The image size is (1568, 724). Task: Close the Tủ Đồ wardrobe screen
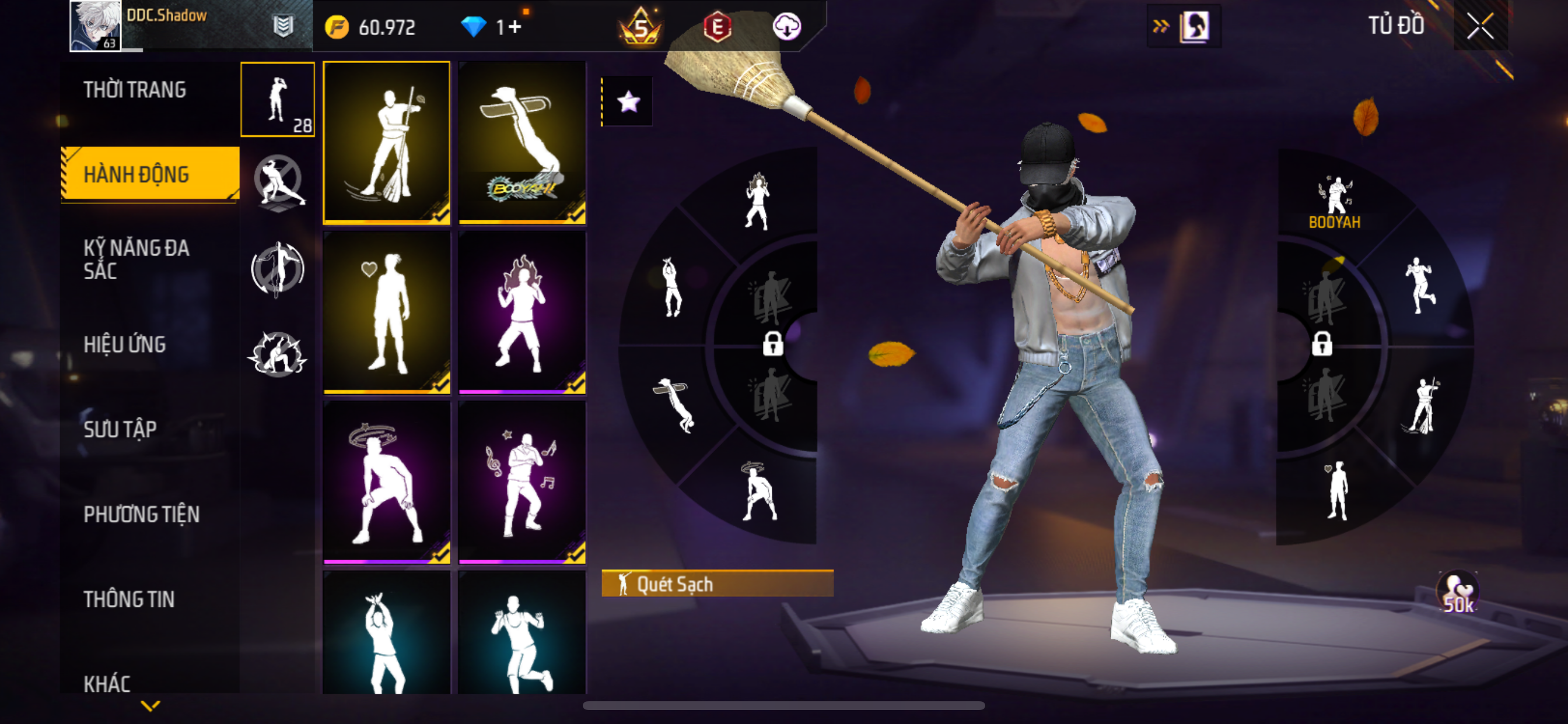1480,26
